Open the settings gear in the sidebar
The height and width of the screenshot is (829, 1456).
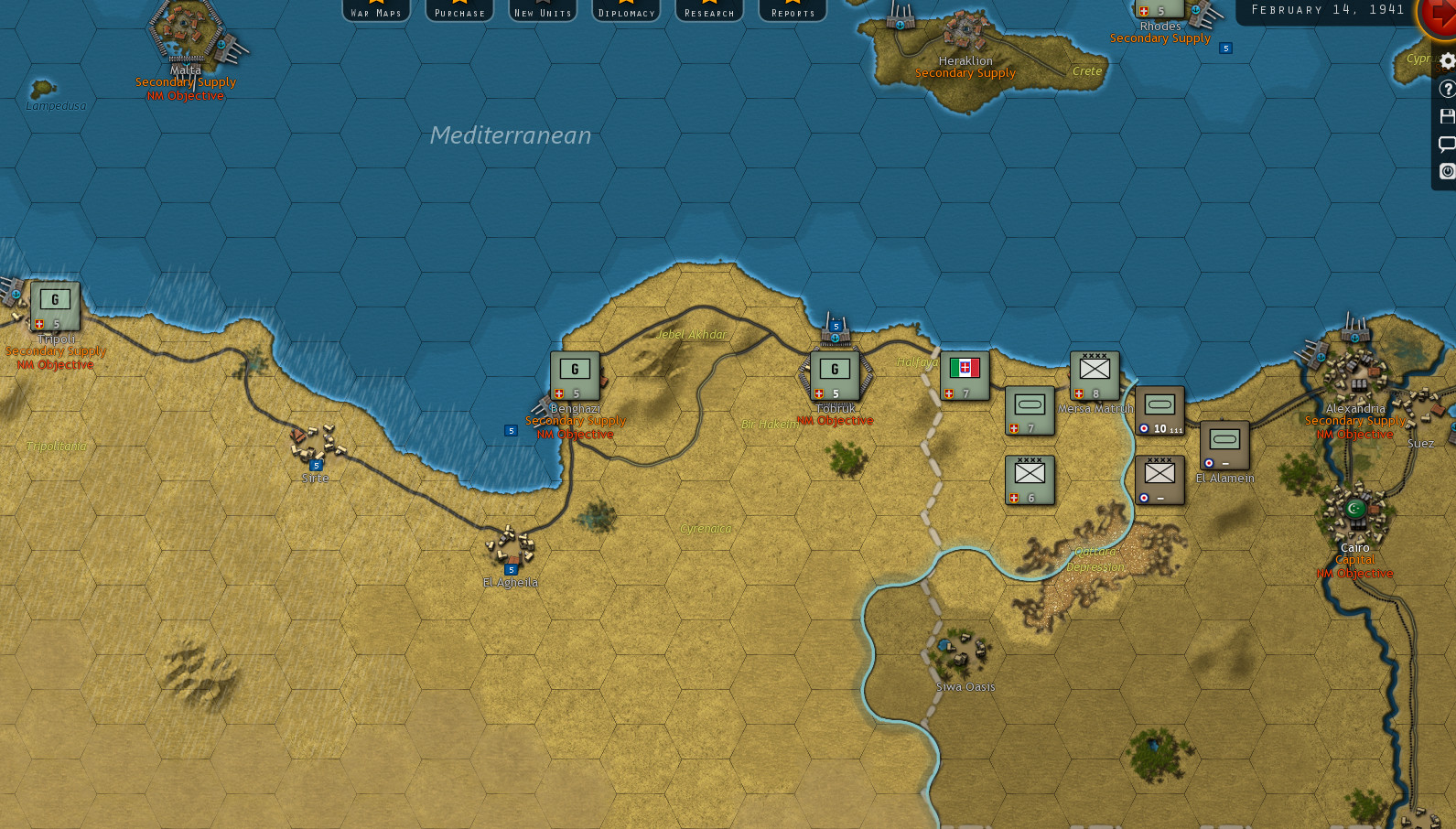[x=1447, y=60]
